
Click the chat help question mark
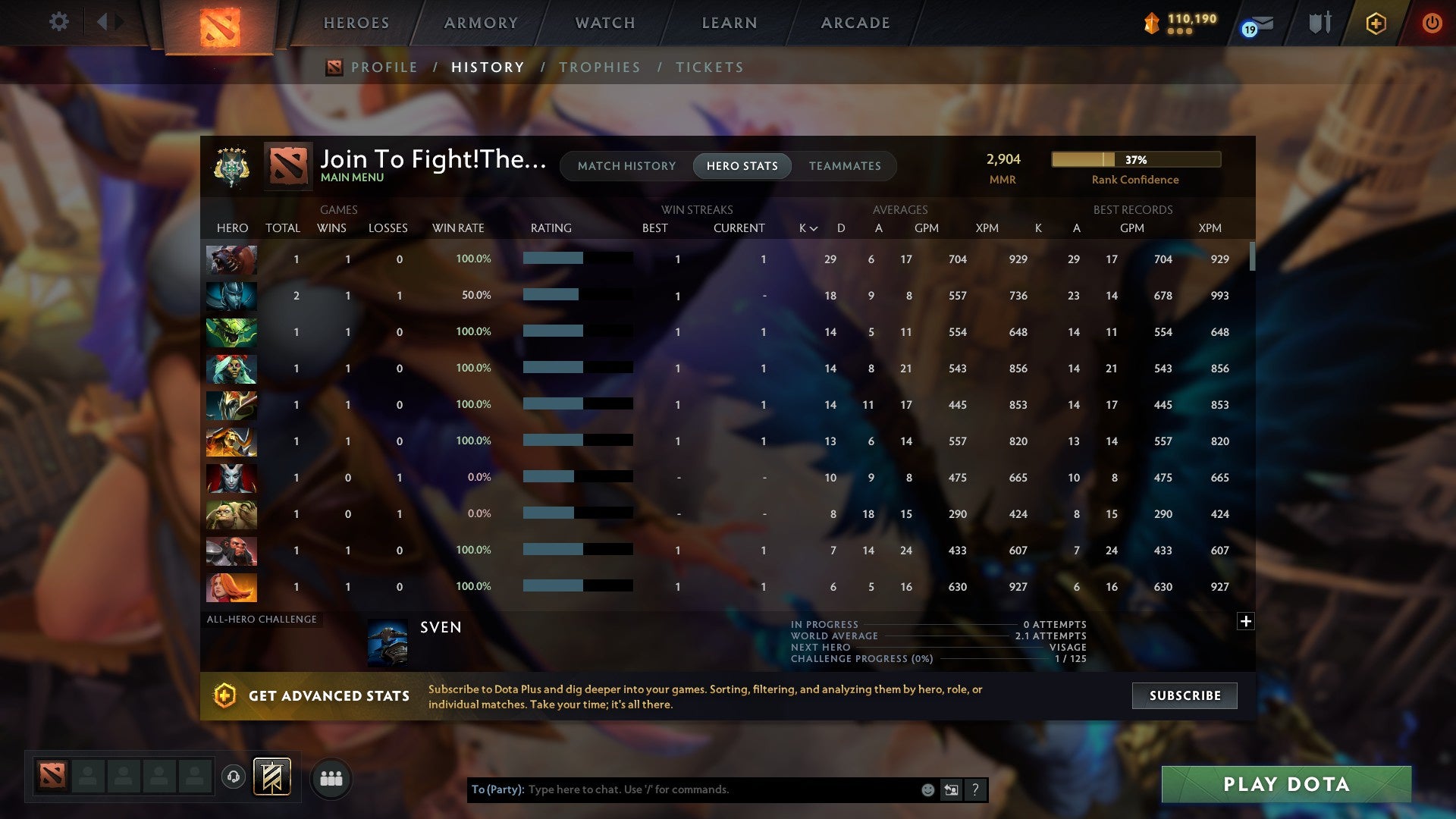coord(975,789)
